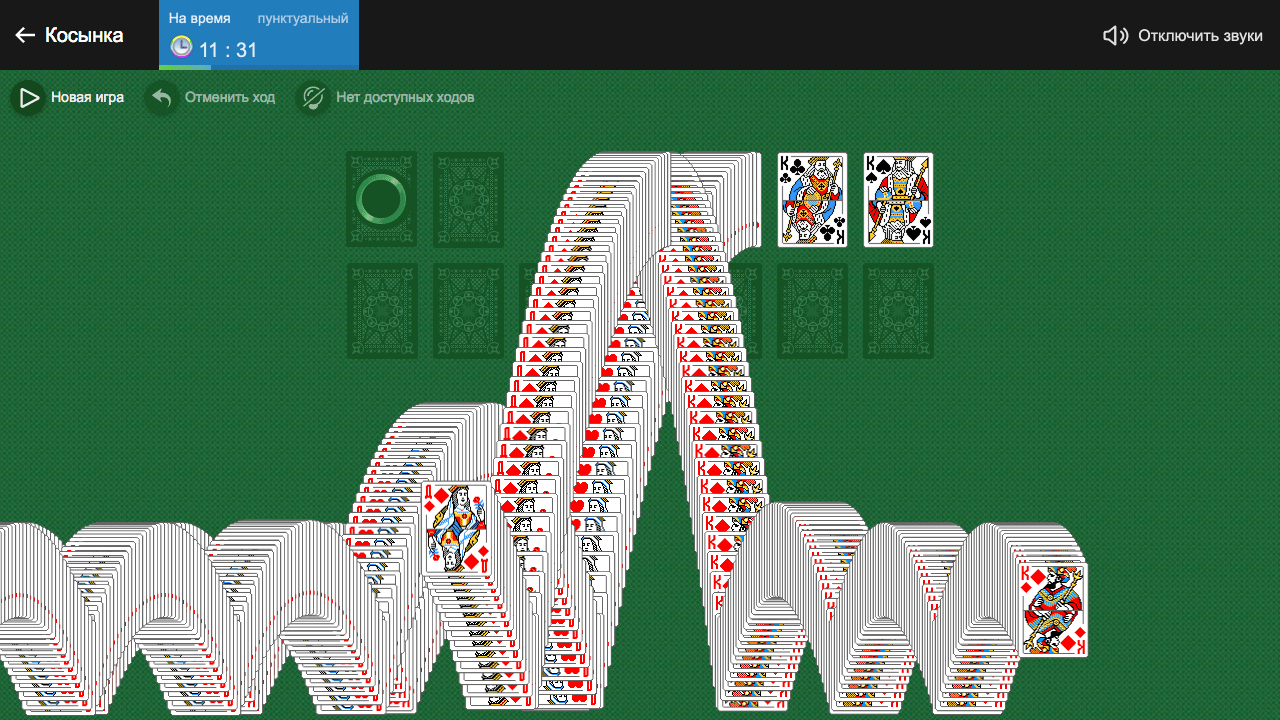
Task: Click the back arrow beside Косынка
Action: pyautogui.click(x=24, y=34)
